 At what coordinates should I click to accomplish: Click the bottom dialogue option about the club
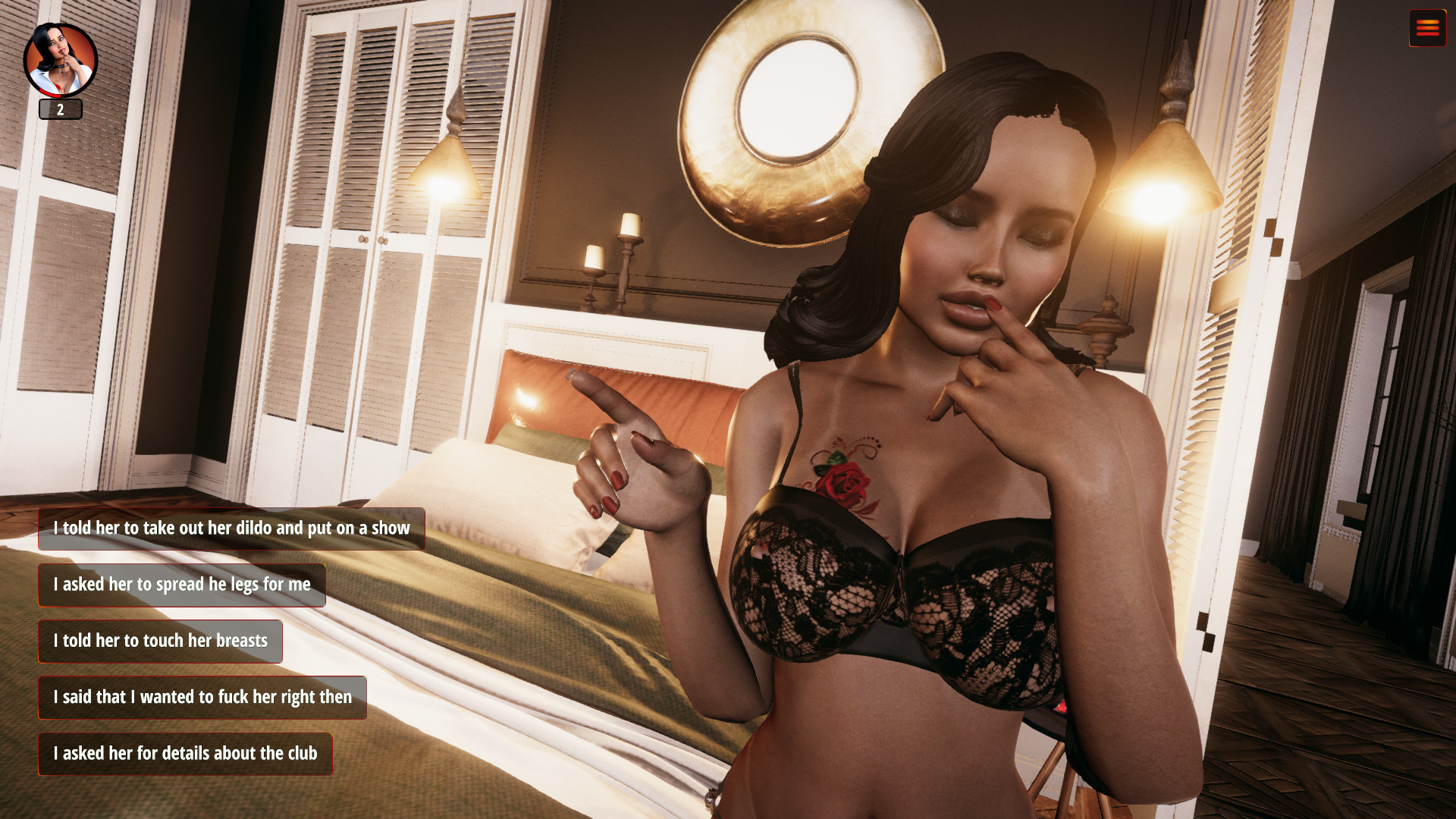pyautogui.click(x=186, y=754)
